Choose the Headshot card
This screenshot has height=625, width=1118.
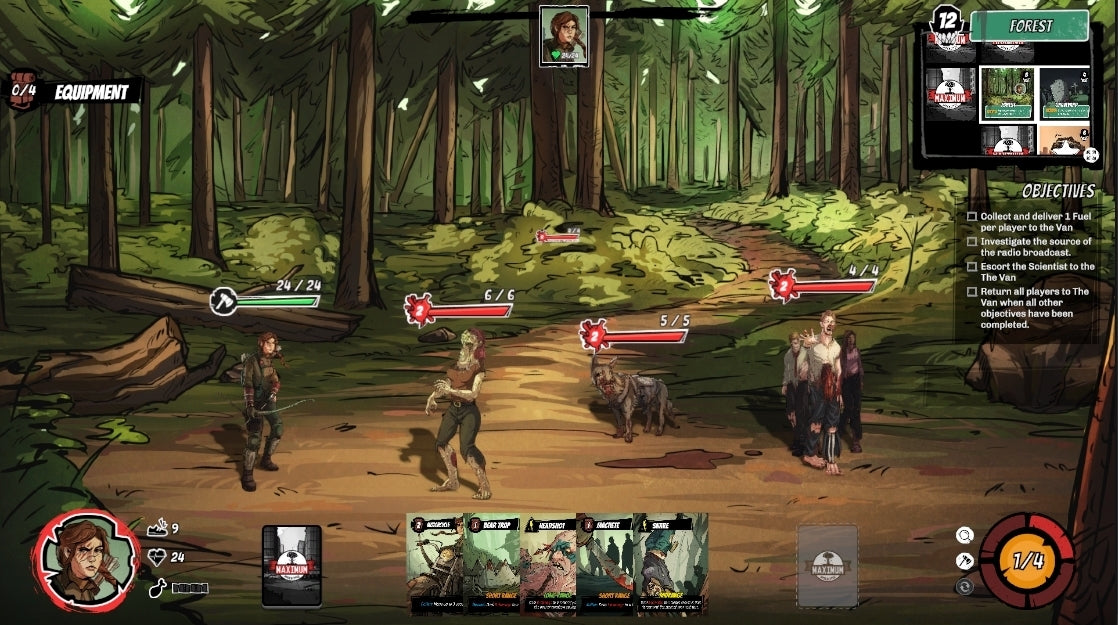coord(548,563)
